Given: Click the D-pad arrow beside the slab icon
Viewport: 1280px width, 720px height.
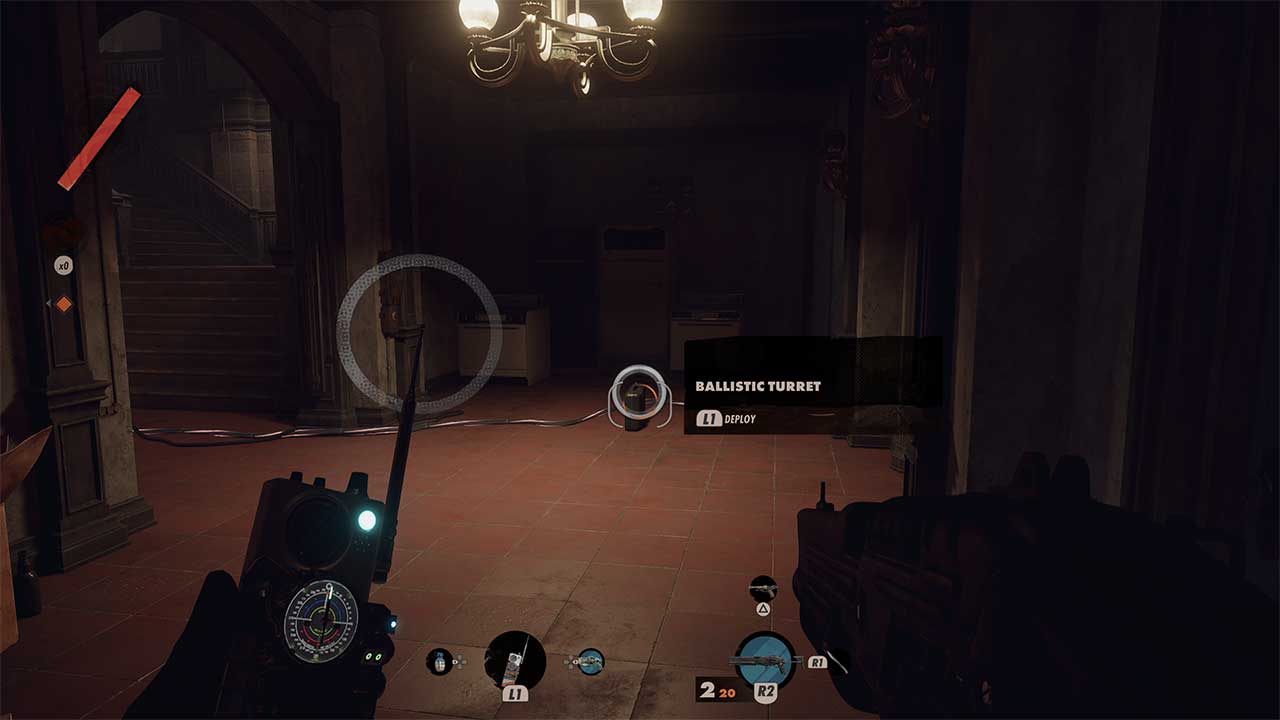Looking at the screenshot, I should pos(571,661).
